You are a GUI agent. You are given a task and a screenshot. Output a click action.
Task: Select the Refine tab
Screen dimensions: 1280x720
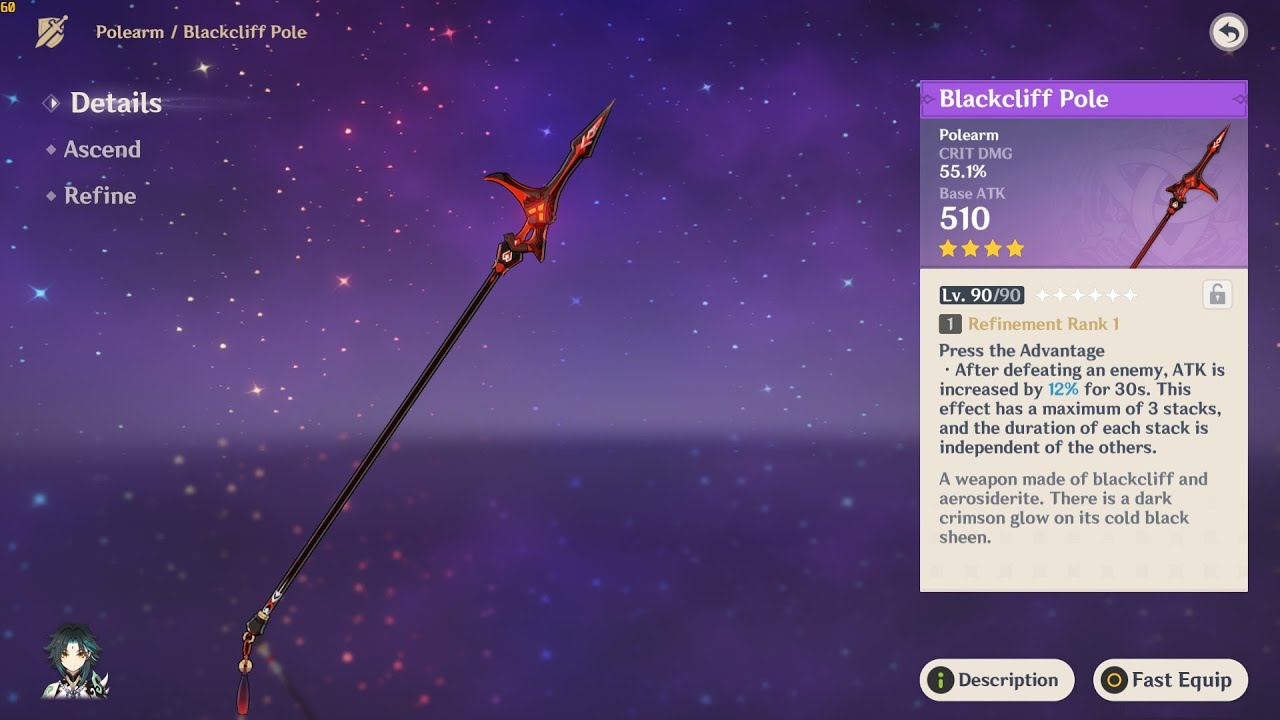coord(99,196)
